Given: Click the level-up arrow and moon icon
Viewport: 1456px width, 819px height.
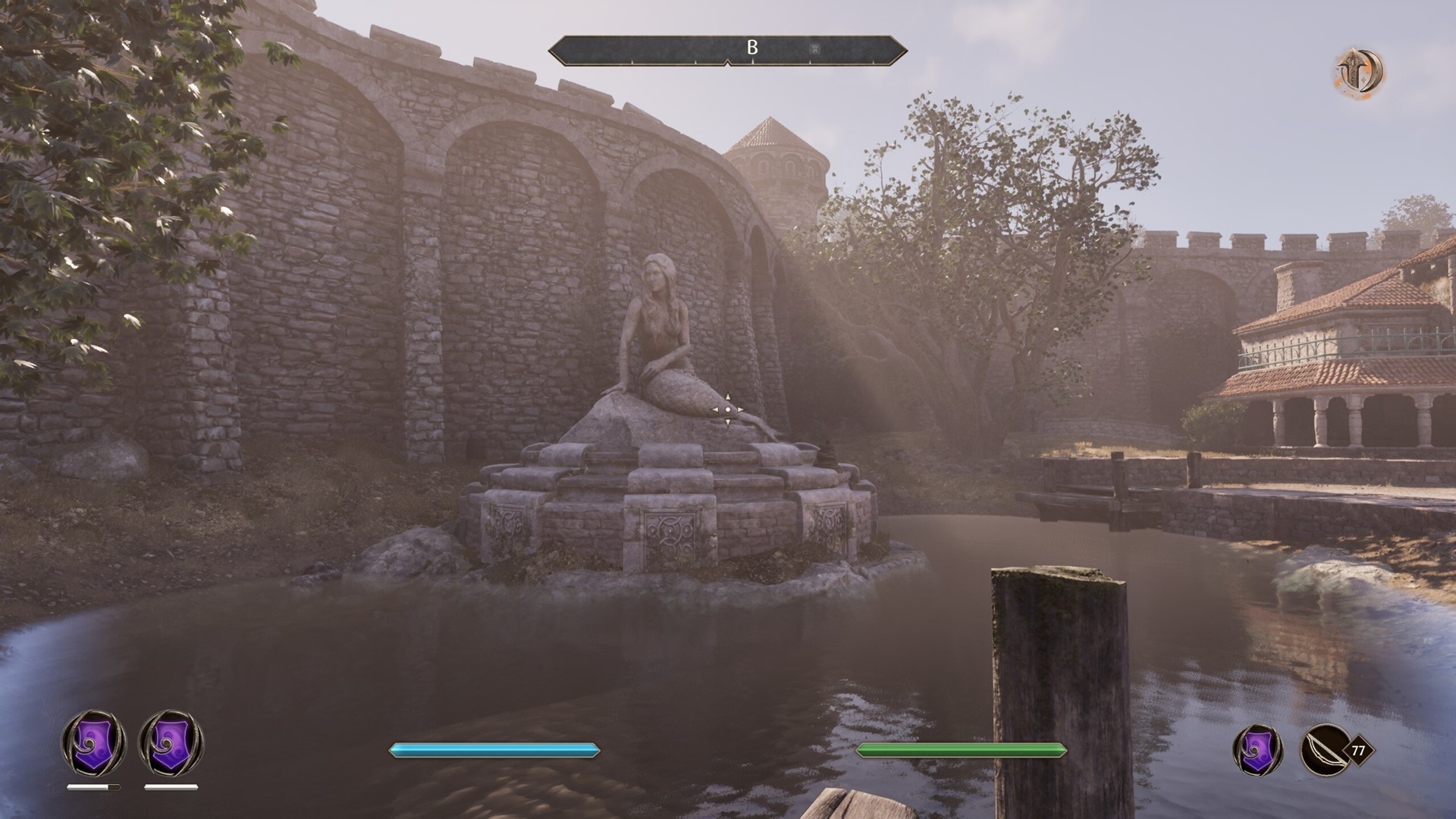Looking at the screenshot, I should [1359, 72].
